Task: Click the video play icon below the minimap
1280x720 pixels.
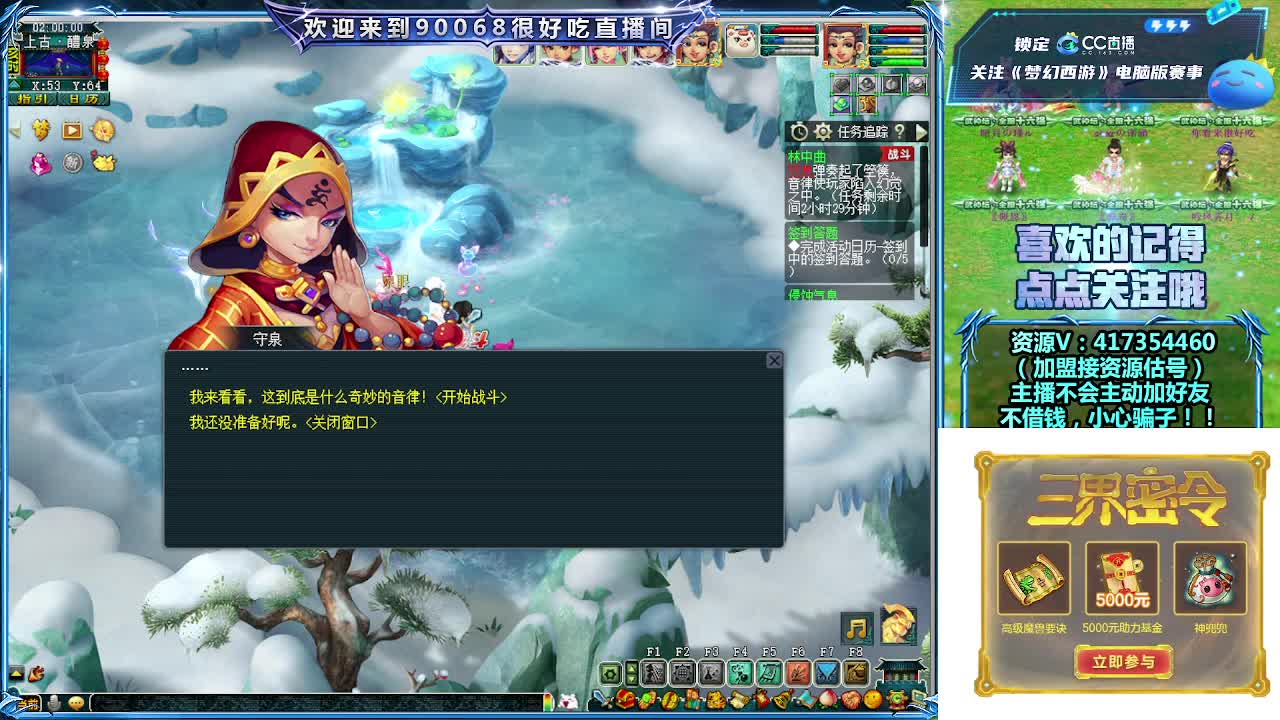Action: pyautogui.click(x=71, y=130)
